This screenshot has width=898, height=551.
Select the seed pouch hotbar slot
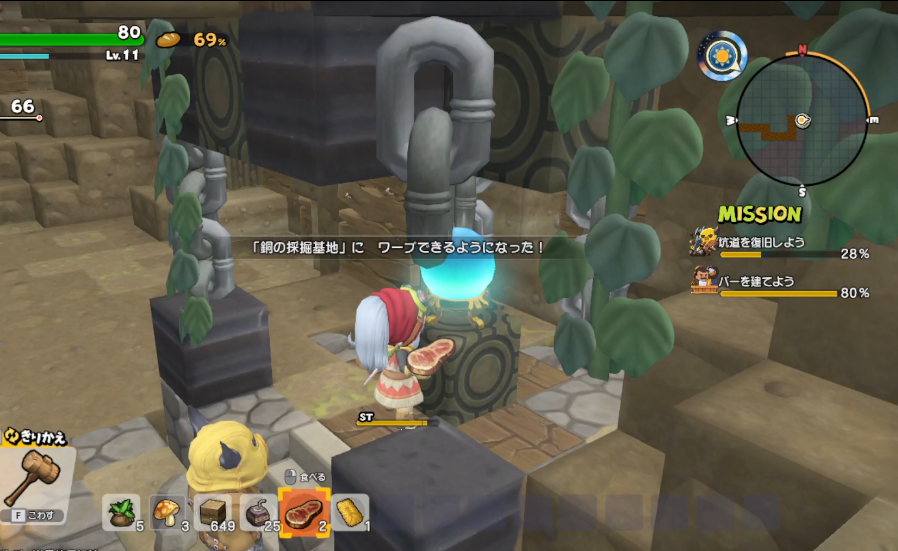pyautogui.click(x=124, y=512)
